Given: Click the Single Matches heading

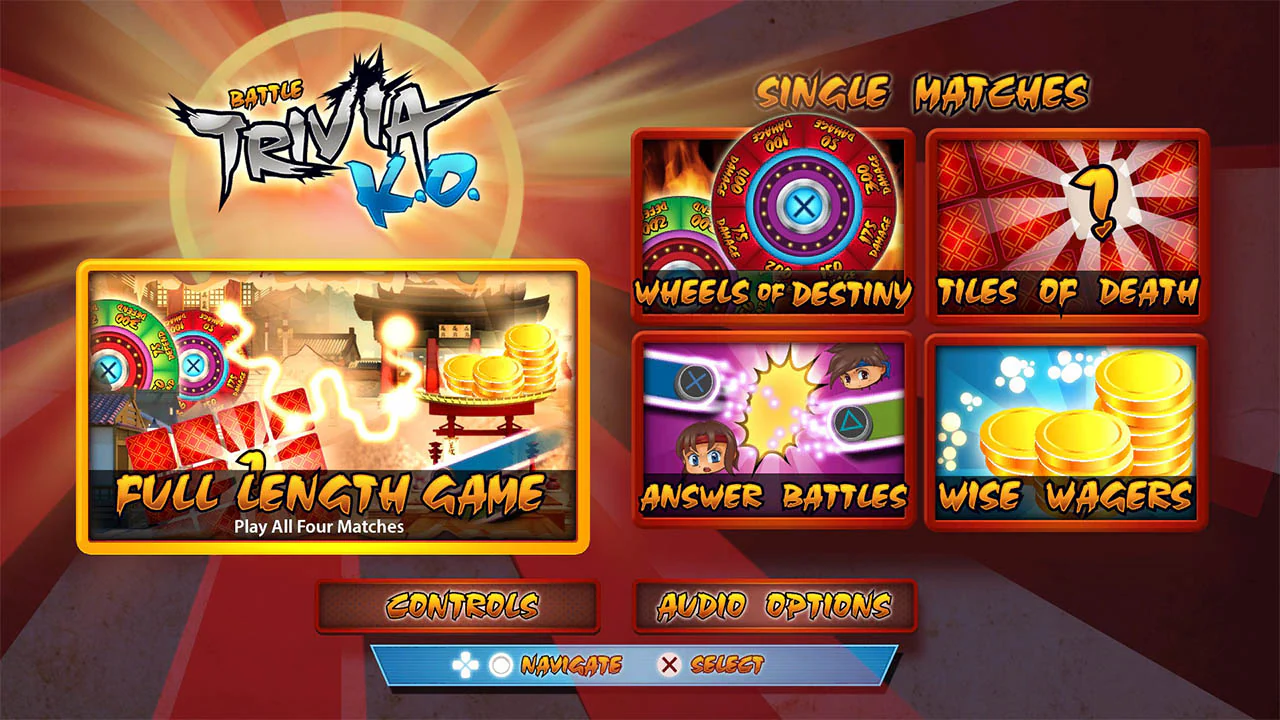Looking at the screenshot, I should (925, 90).
